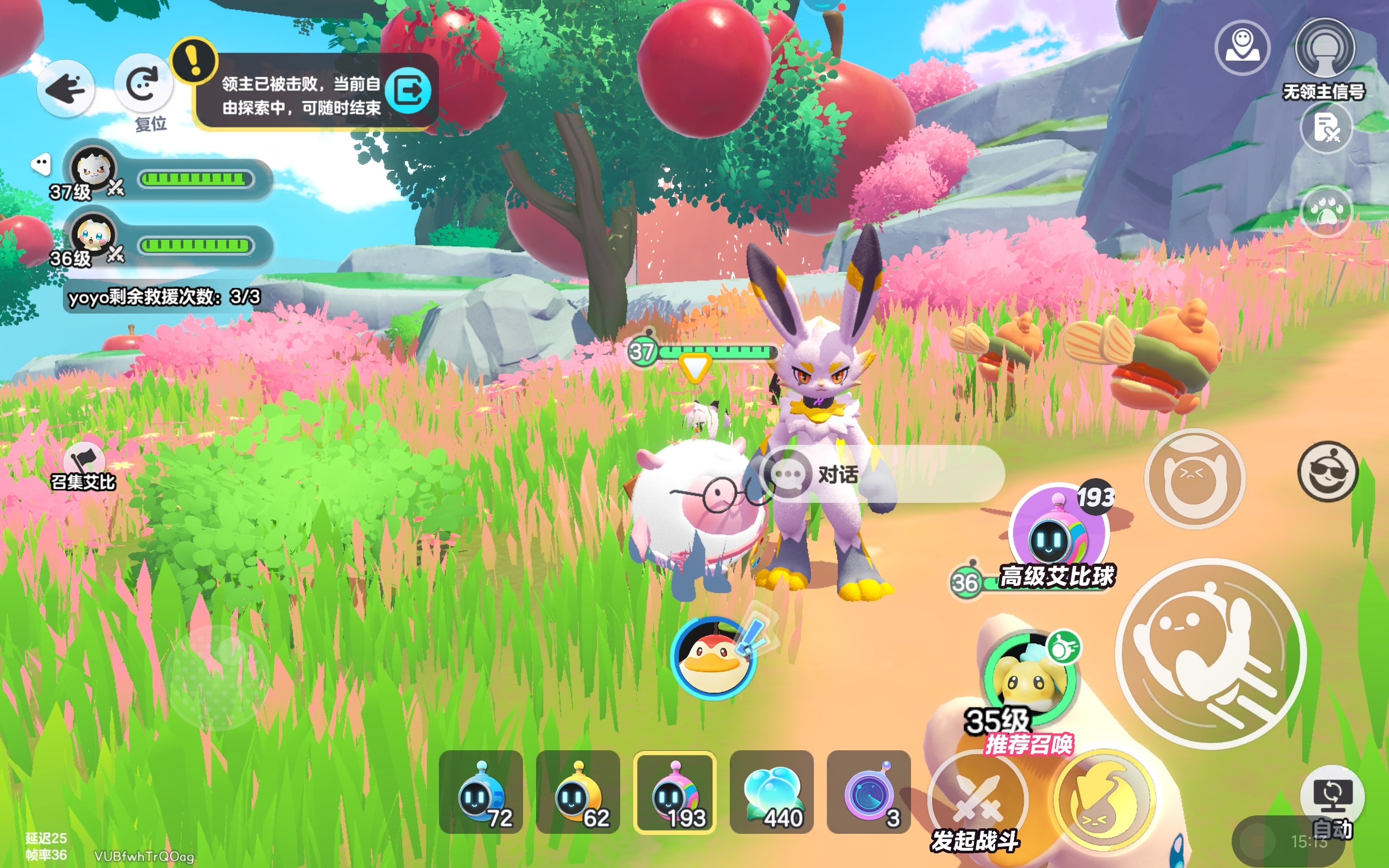The width and height of the screenshot is (1389, 868).
Task: Click the 复位 reset position button
Action: (143, 85)
